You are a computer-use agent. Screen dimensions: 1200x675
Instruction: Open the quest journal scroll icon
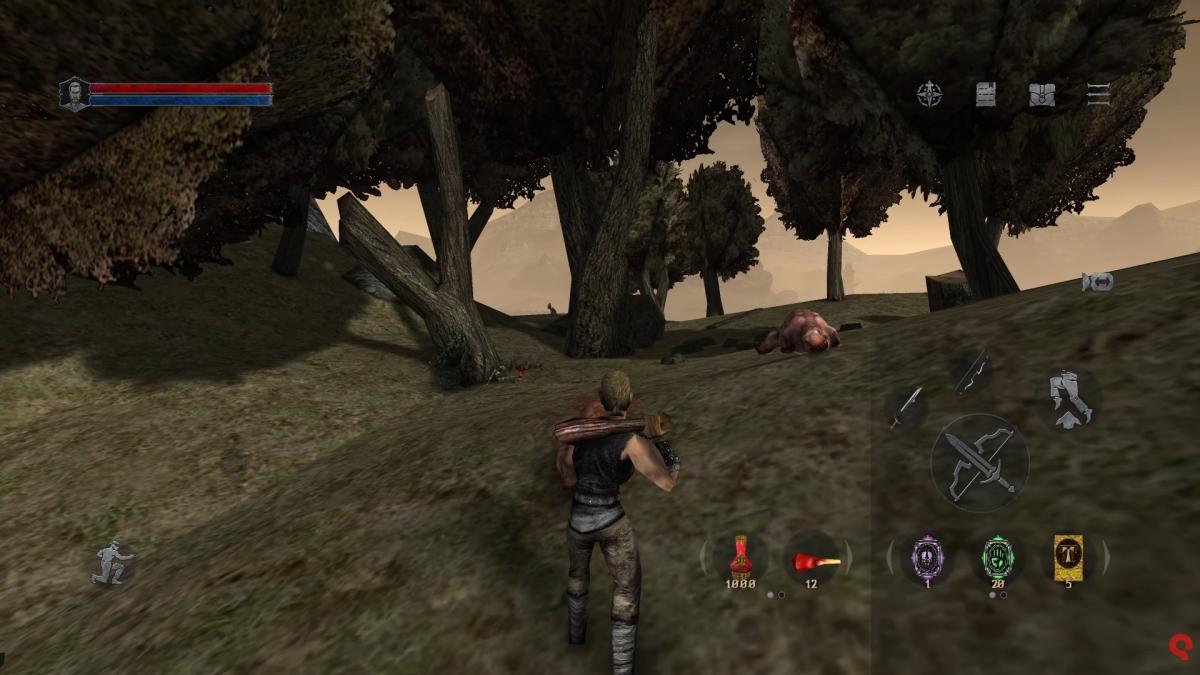pos(986,94)
